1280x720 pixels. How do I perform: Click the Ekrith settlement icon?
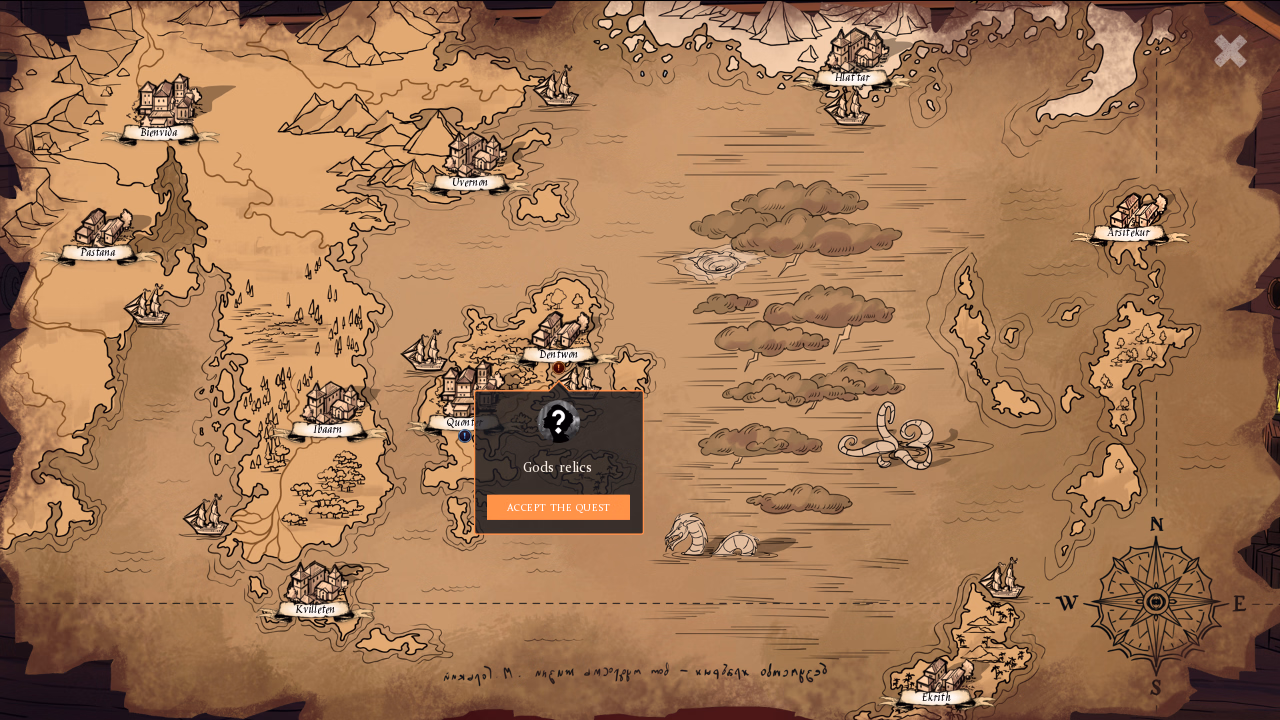(x=936, y=675)
